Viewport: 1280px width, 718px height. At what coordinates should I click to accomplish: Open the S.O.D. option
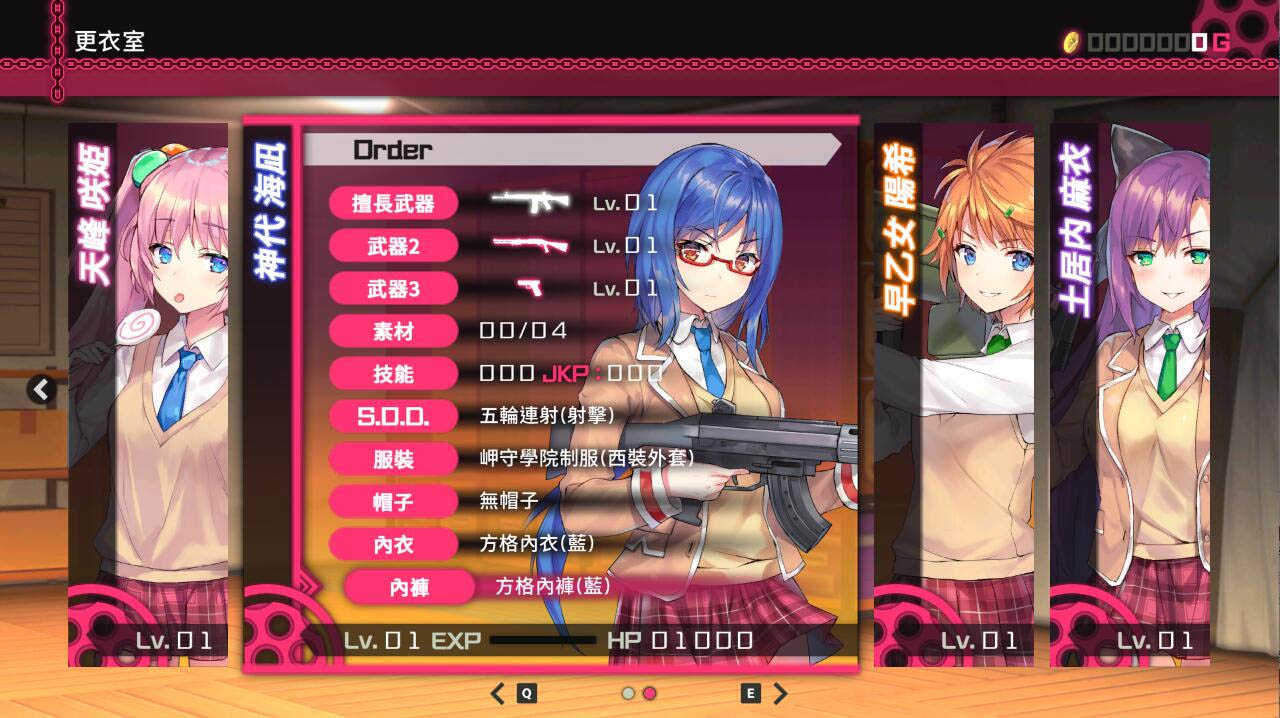(x=394, y=416)
